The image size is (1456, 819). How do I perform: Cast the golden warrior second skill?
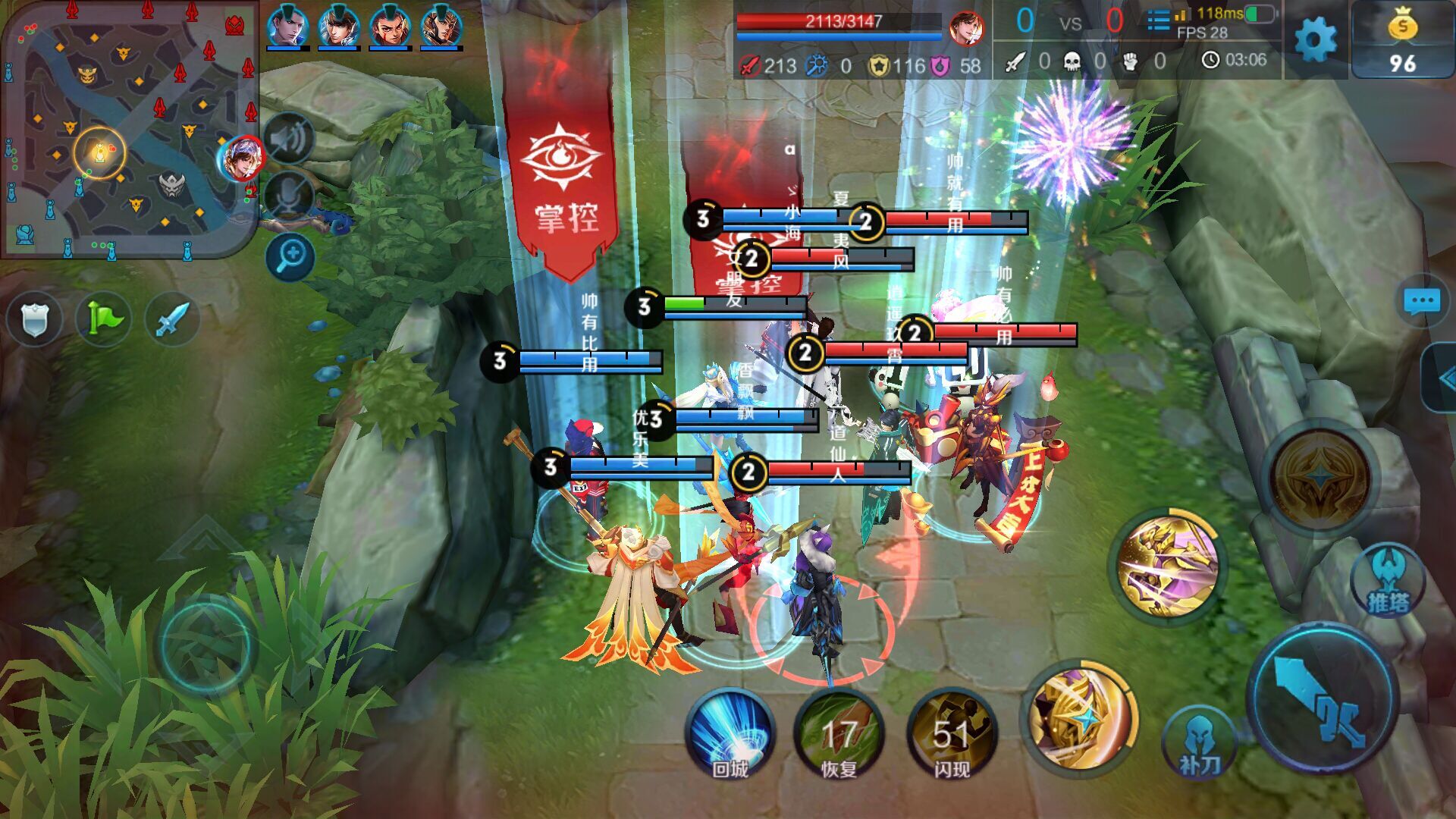coord(1168,565)
